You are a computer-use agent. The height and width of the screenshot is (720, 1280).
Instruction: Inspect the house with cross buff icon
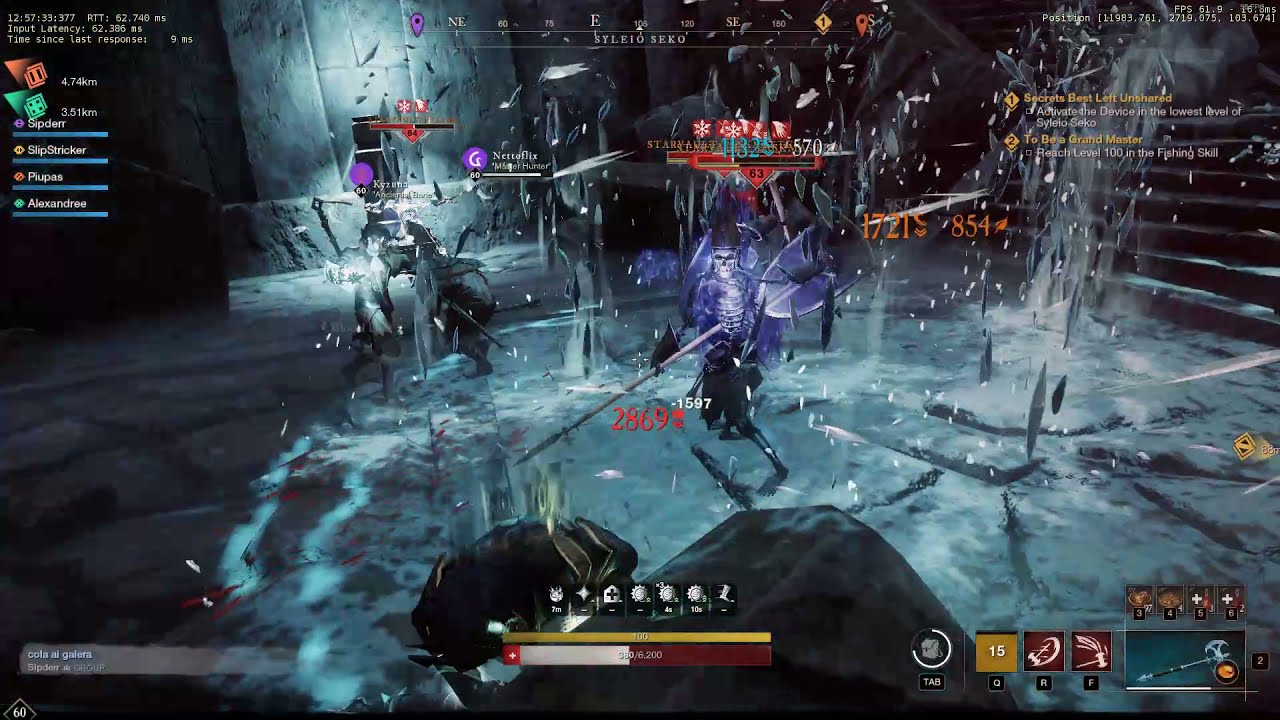[611, 596]
